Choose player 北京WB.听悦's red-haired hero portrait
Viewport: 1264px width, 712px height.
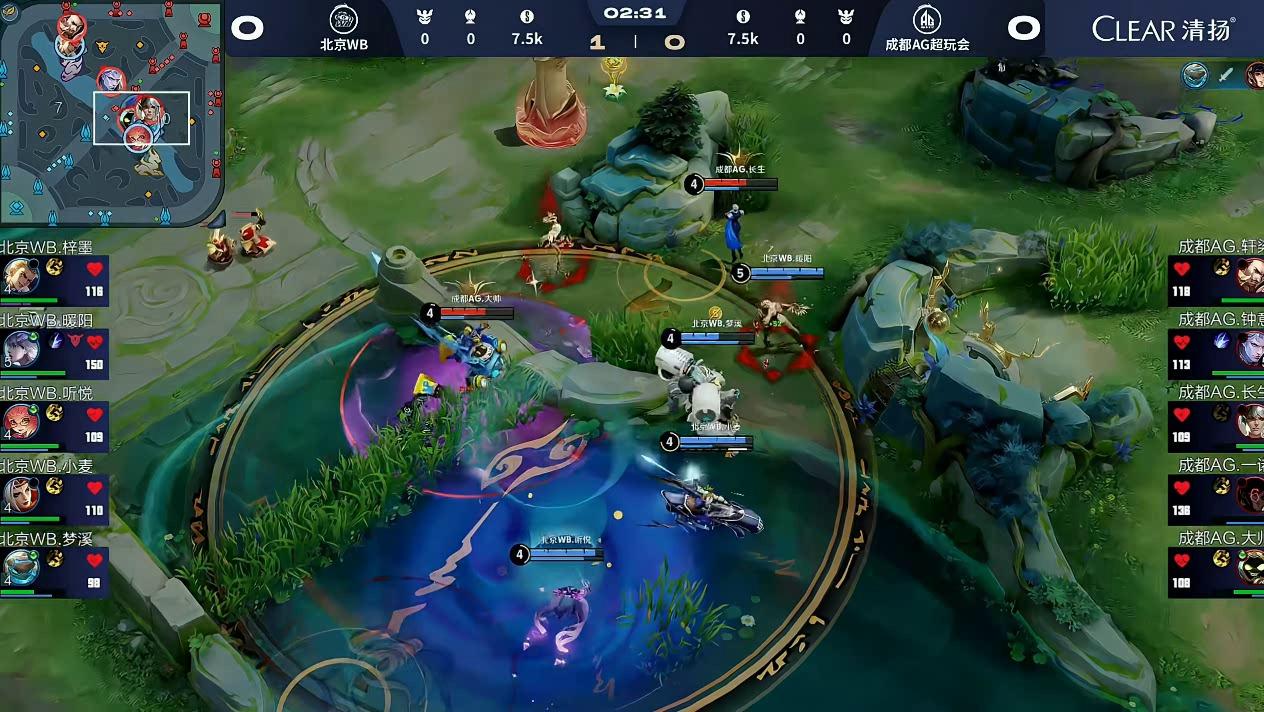click(20, 421)
